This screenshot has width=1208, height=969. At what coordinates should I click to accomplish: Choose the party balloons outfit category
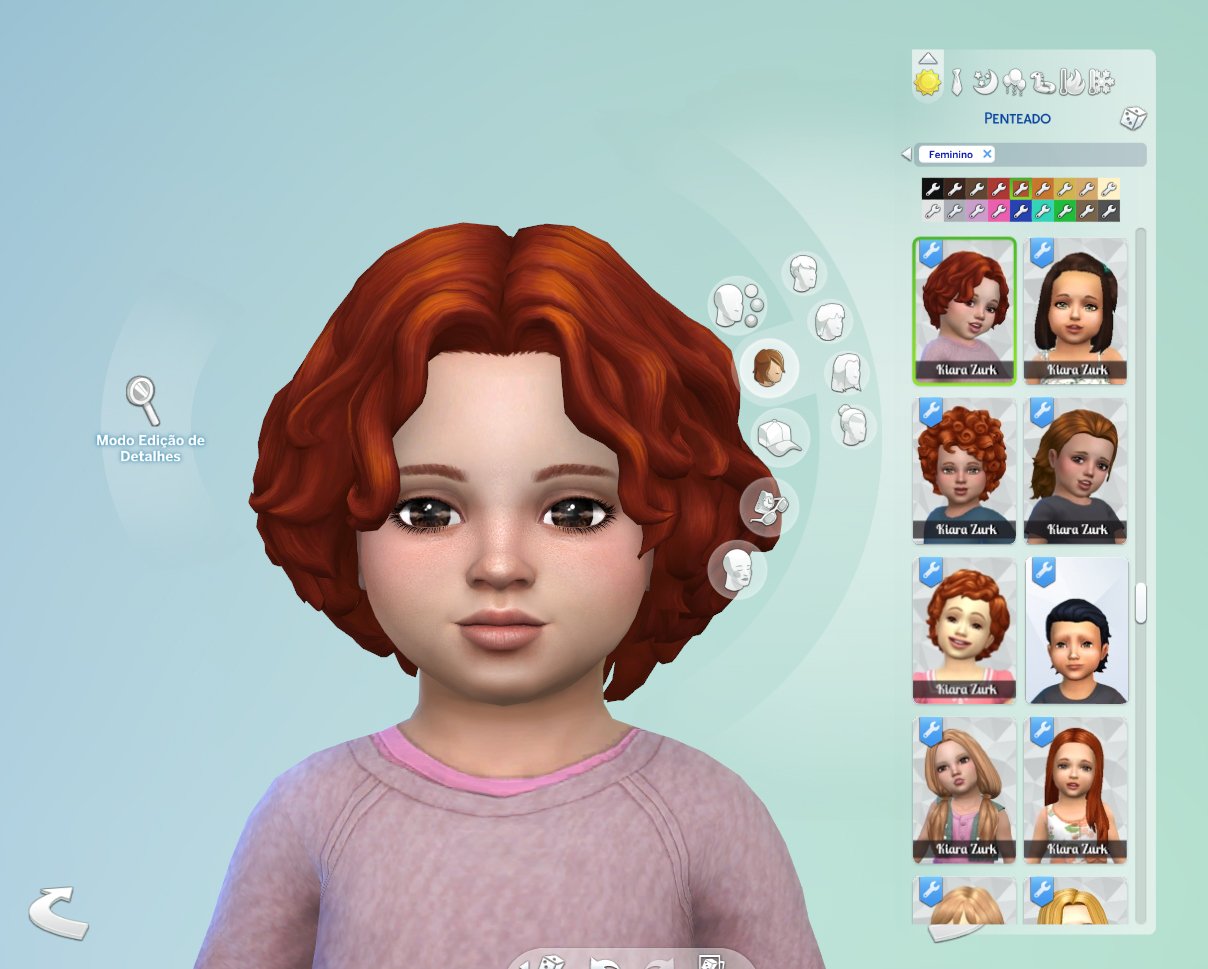click(1013, 82)
